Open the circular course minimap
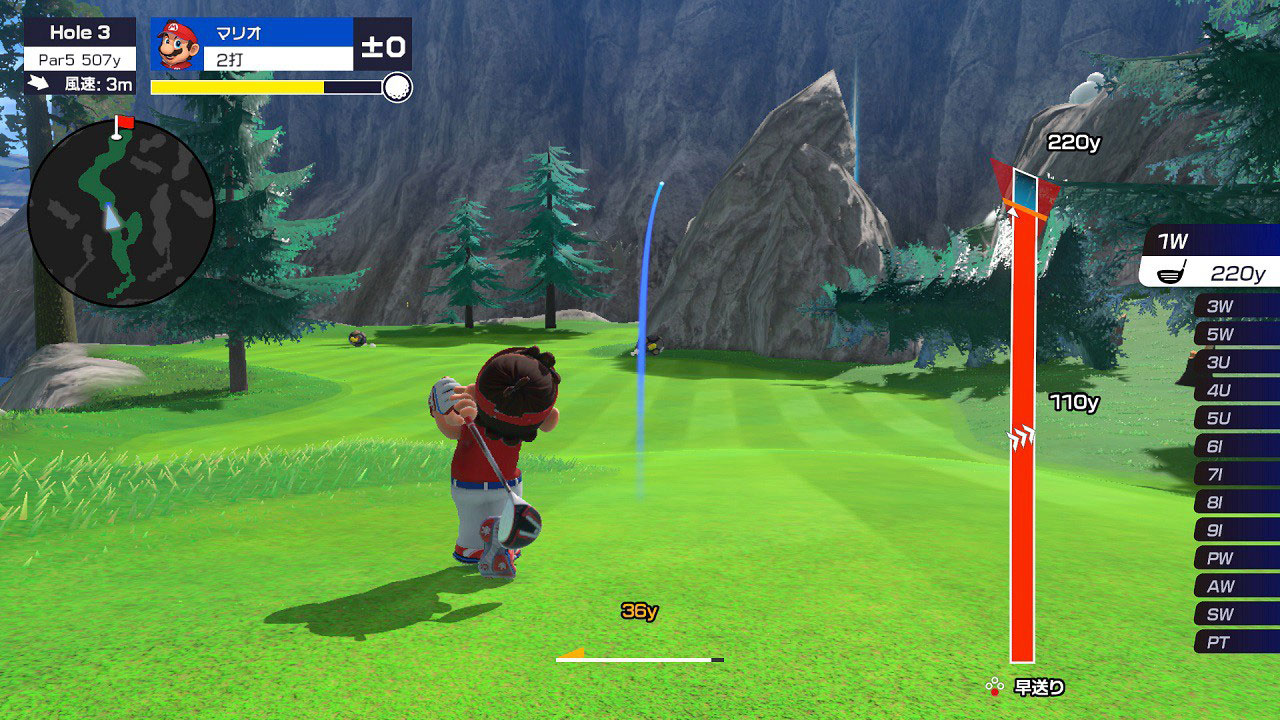Screen dimensions: 1280x720 121,212
